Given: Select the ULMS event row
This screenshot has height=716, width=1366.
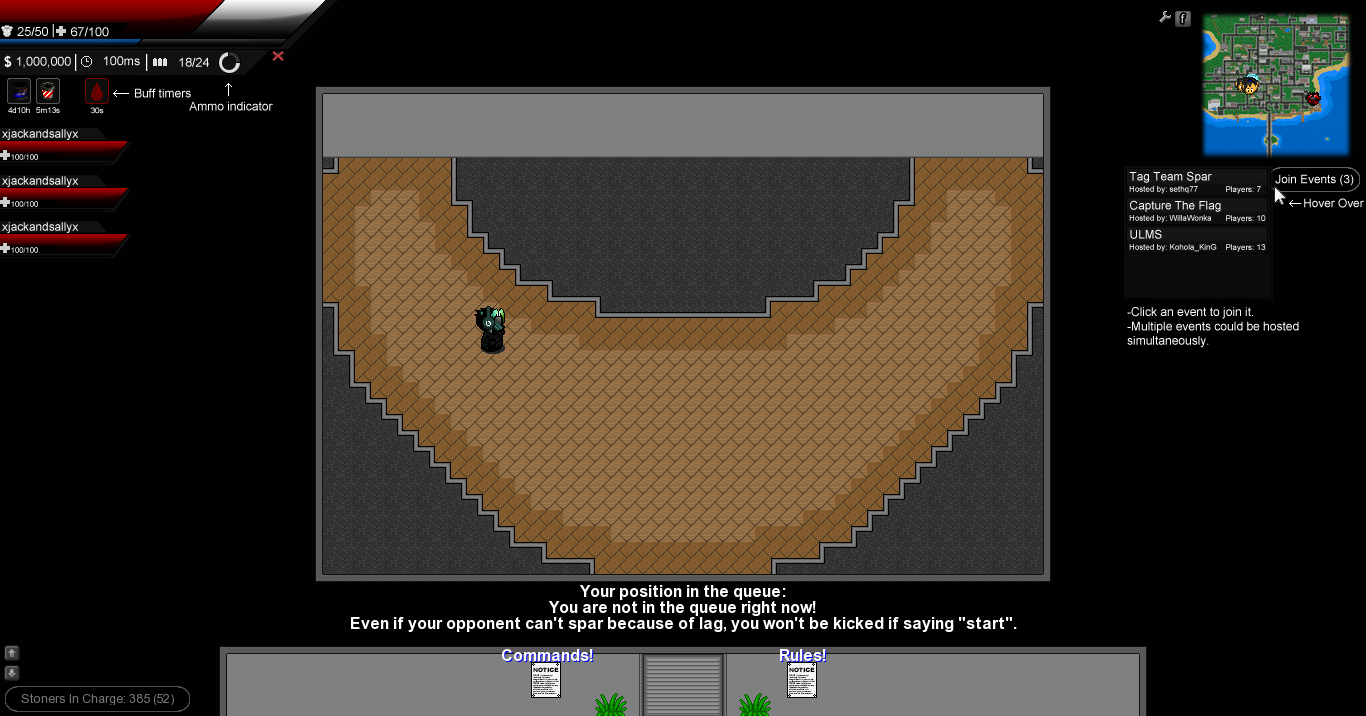Looking at the screenshot, I should coord(1196,240).
